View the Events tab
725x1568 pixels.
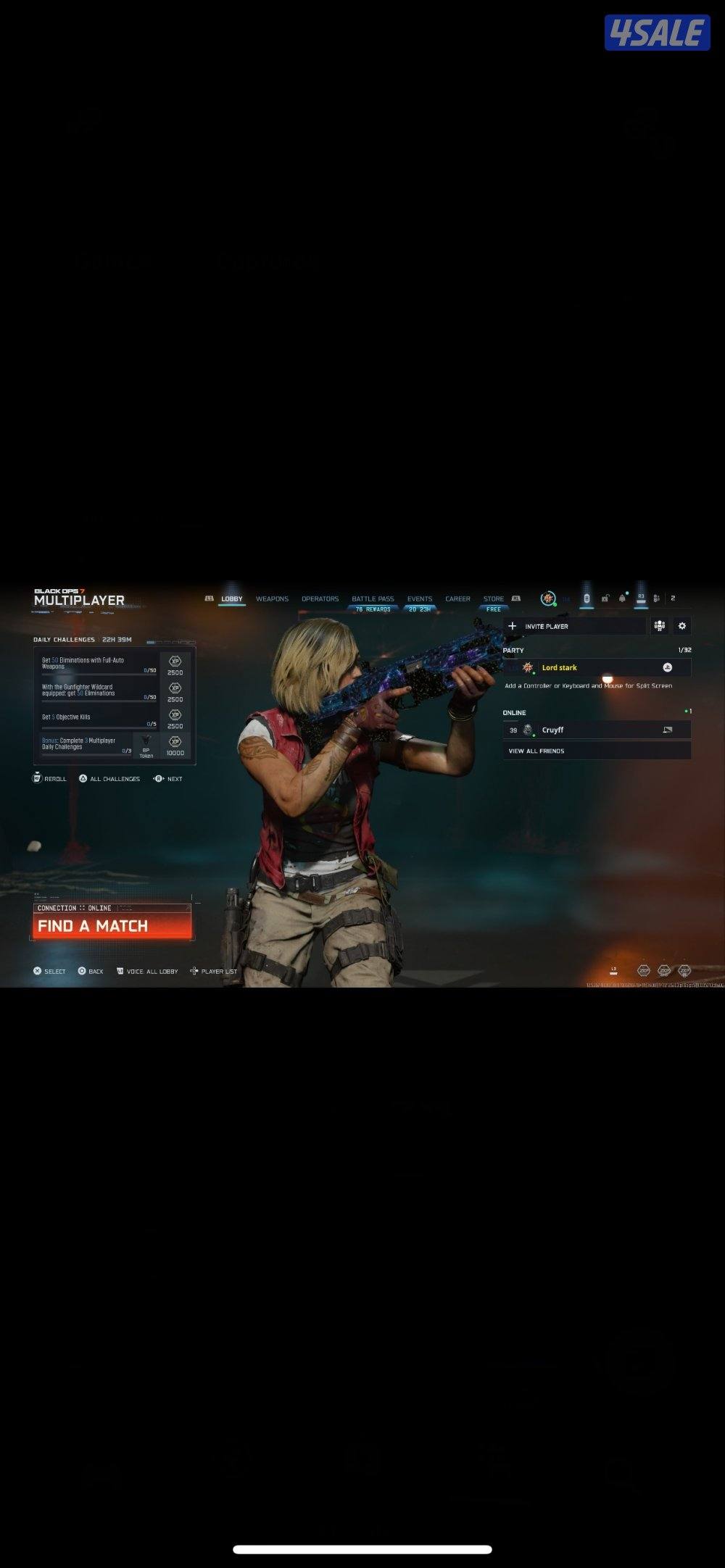click(x=419, y=599)
